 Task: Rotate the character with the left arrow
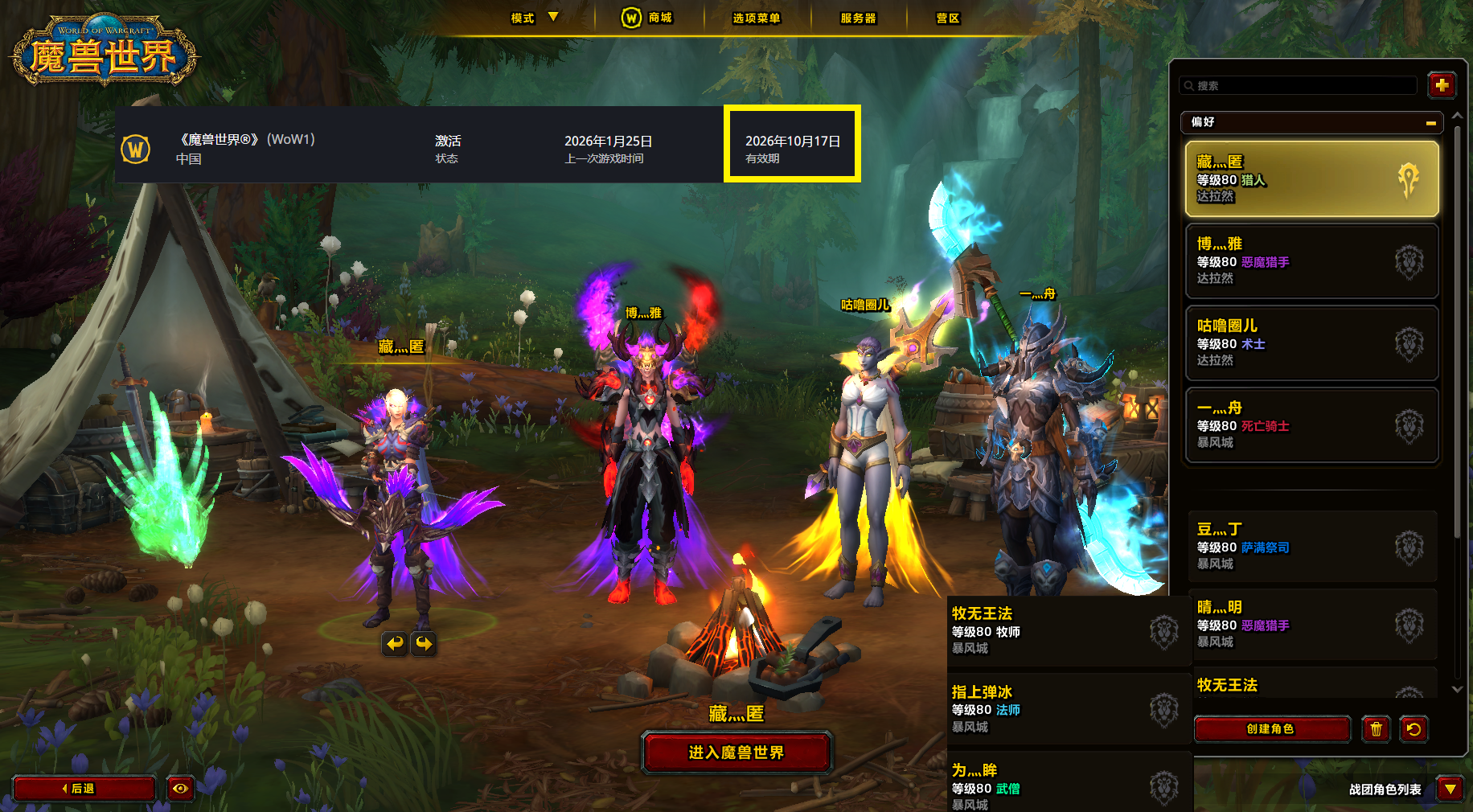point(395,643)
